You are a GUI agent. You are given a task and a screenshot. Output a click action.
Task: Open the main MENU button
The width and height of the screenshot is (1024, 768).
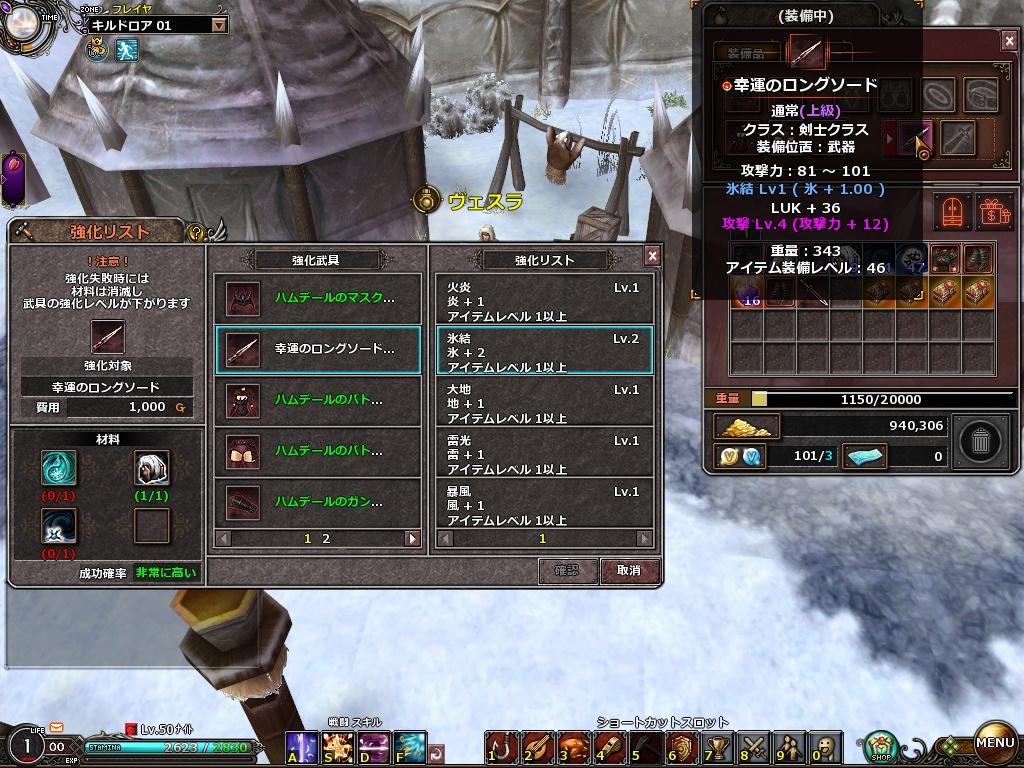[x=995, y=742]
